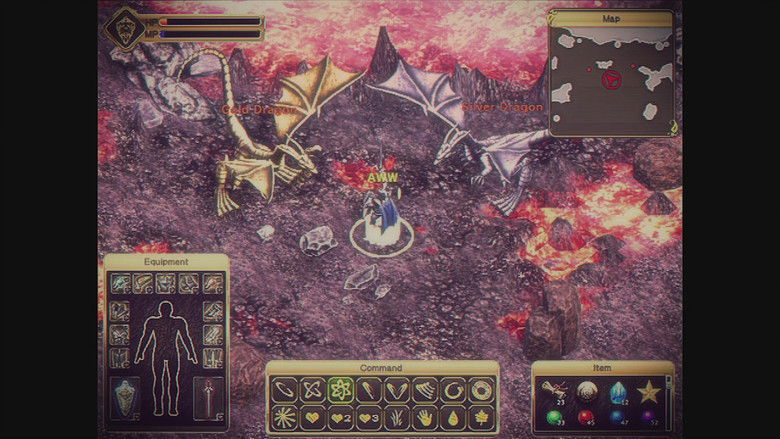Select the equipped shield slot
This screenshot has height=439, width=780.
coord(123,397)
